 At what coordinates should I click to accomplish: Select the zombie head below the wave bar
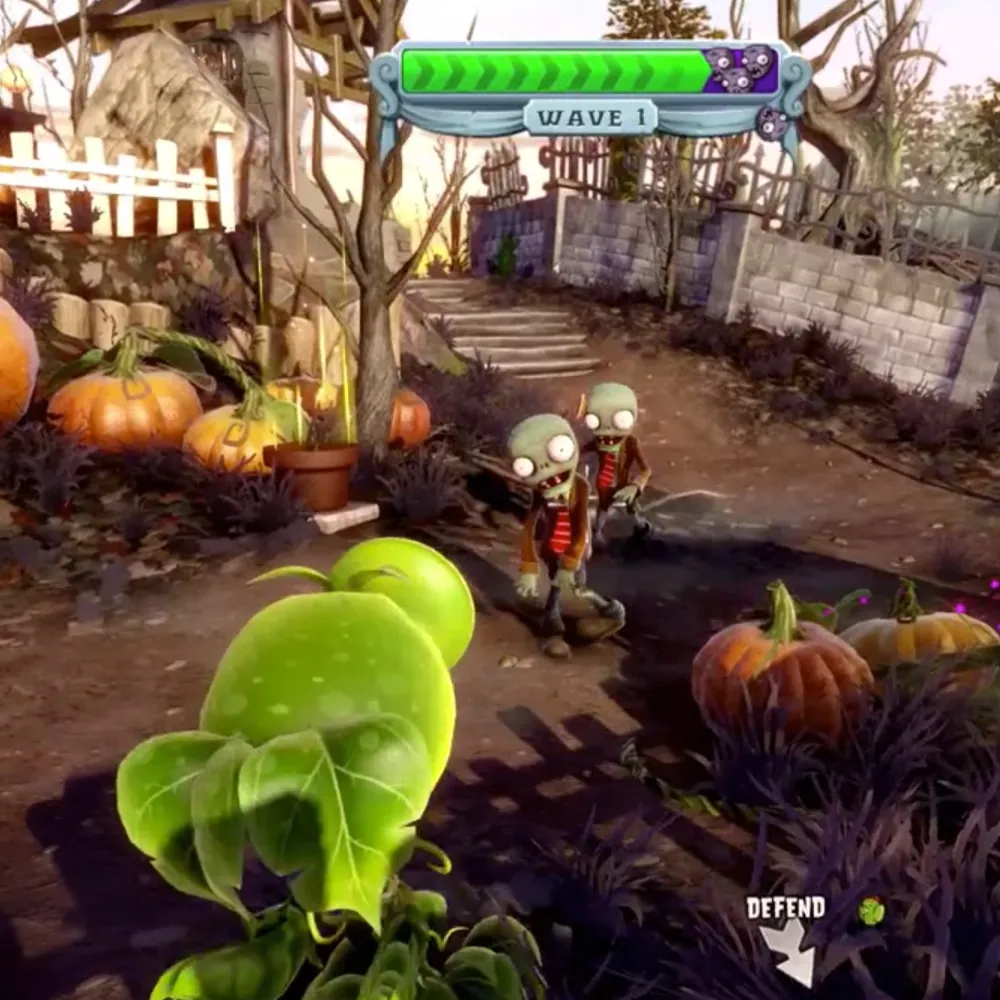772,123
